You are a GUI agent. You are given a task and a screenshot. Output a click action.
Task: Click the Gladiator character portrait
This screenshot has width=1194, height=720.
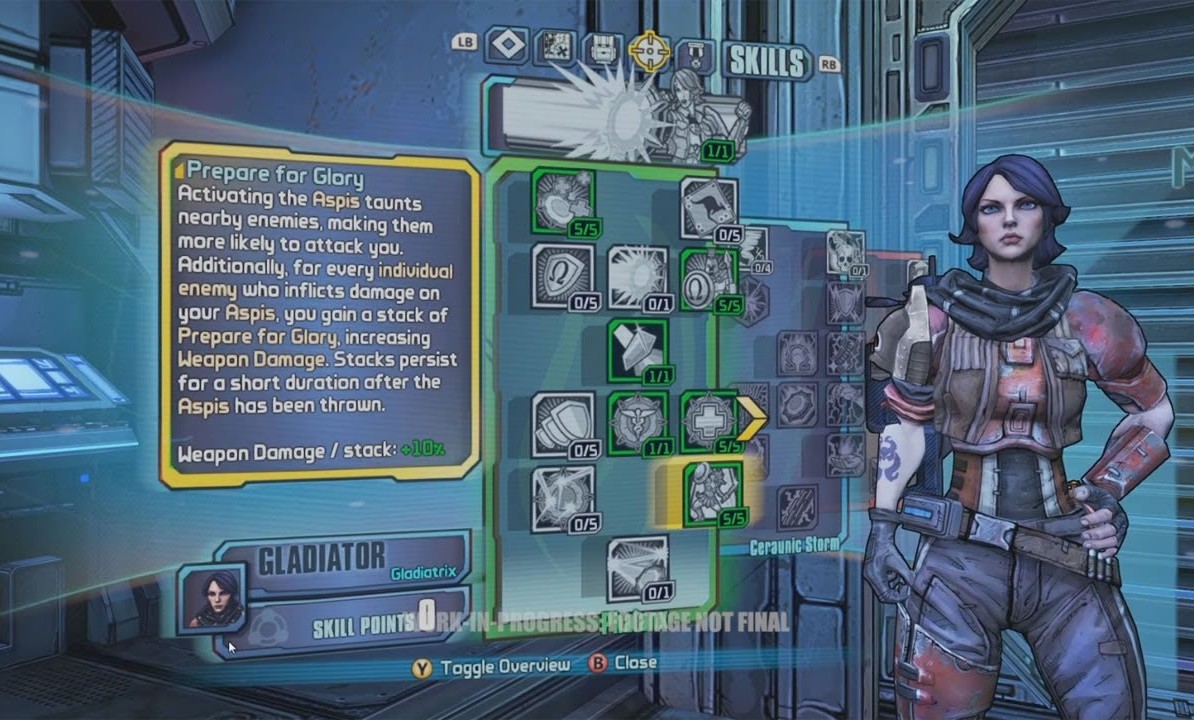(x=211, y=597)
